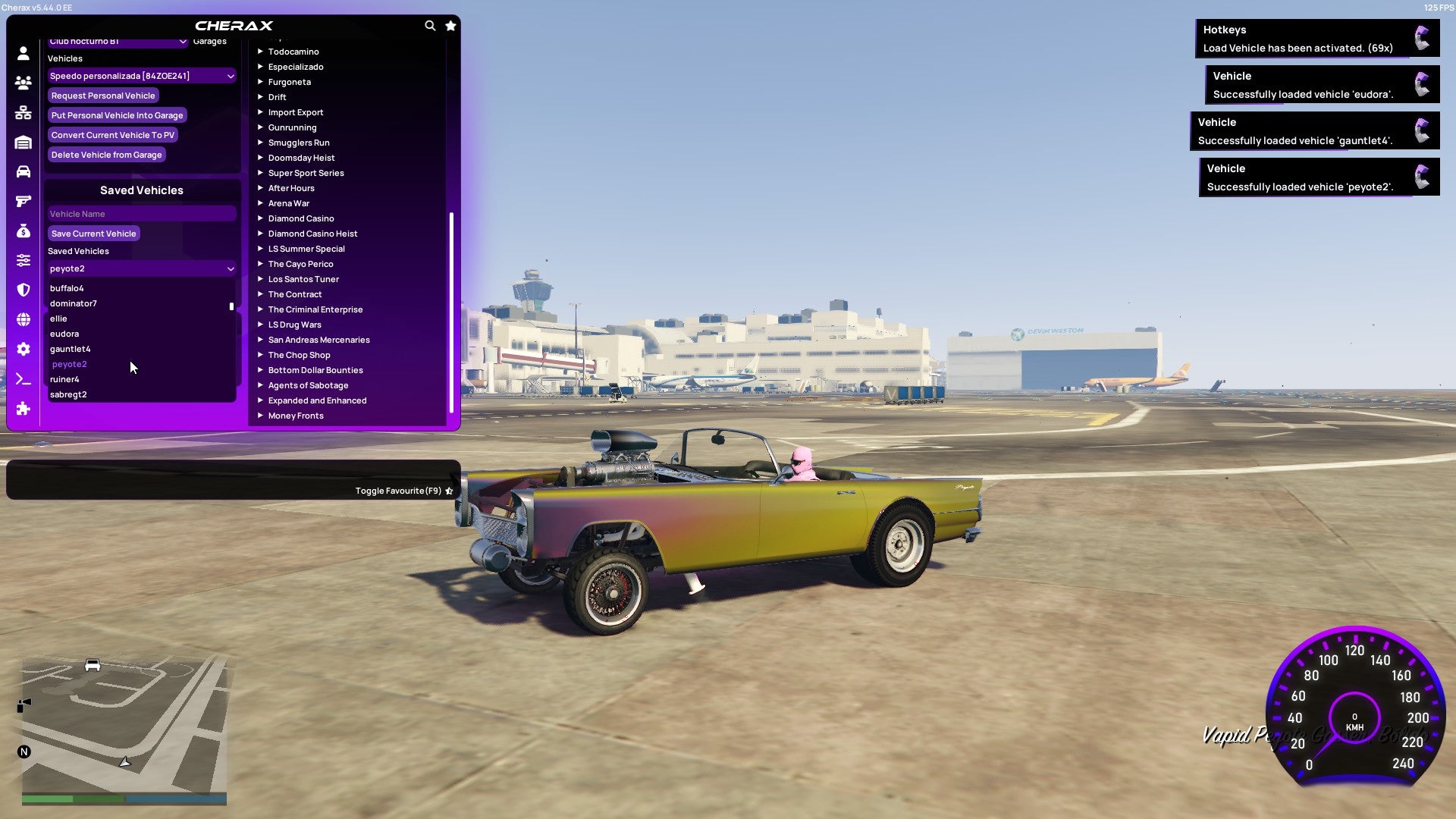1456x819 pixels.
Task: Click Save Current Vehicle
Action: [x=93, y=234]
